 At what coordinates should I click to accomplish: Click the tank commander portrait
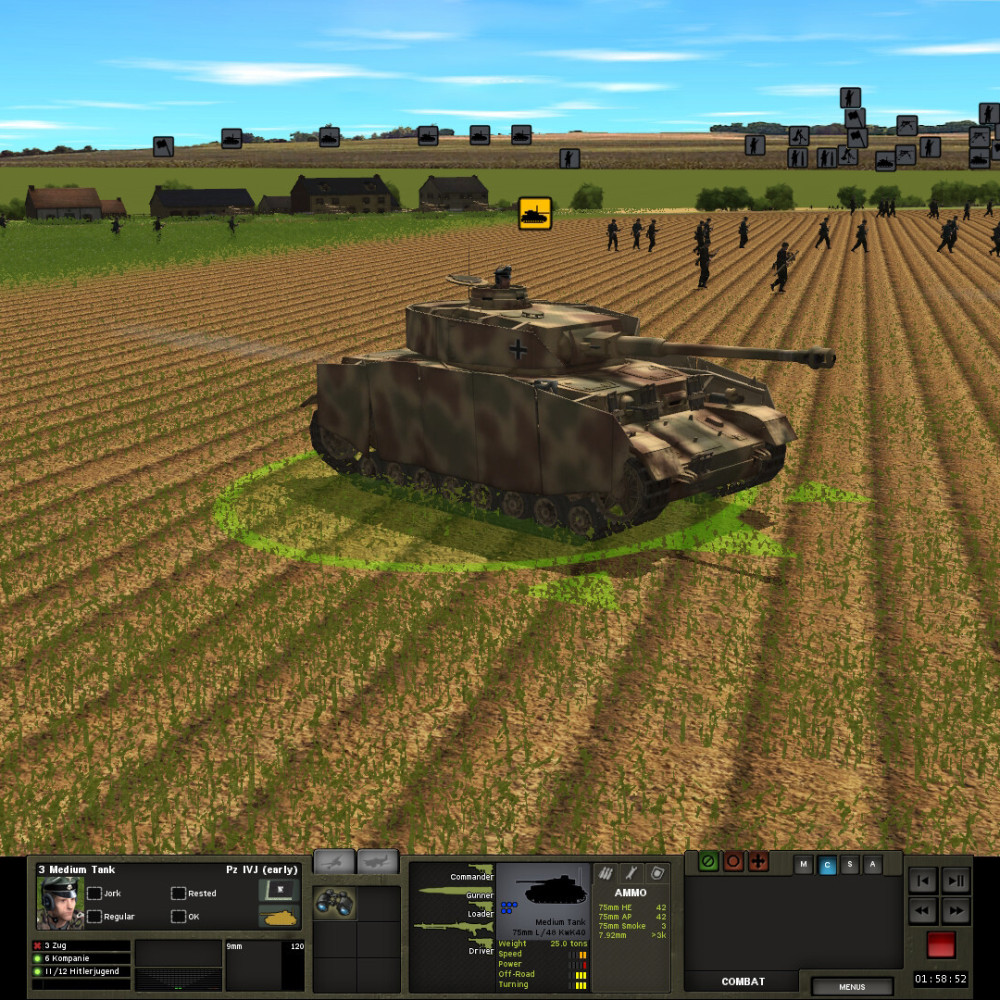click(x=60, y=903)
